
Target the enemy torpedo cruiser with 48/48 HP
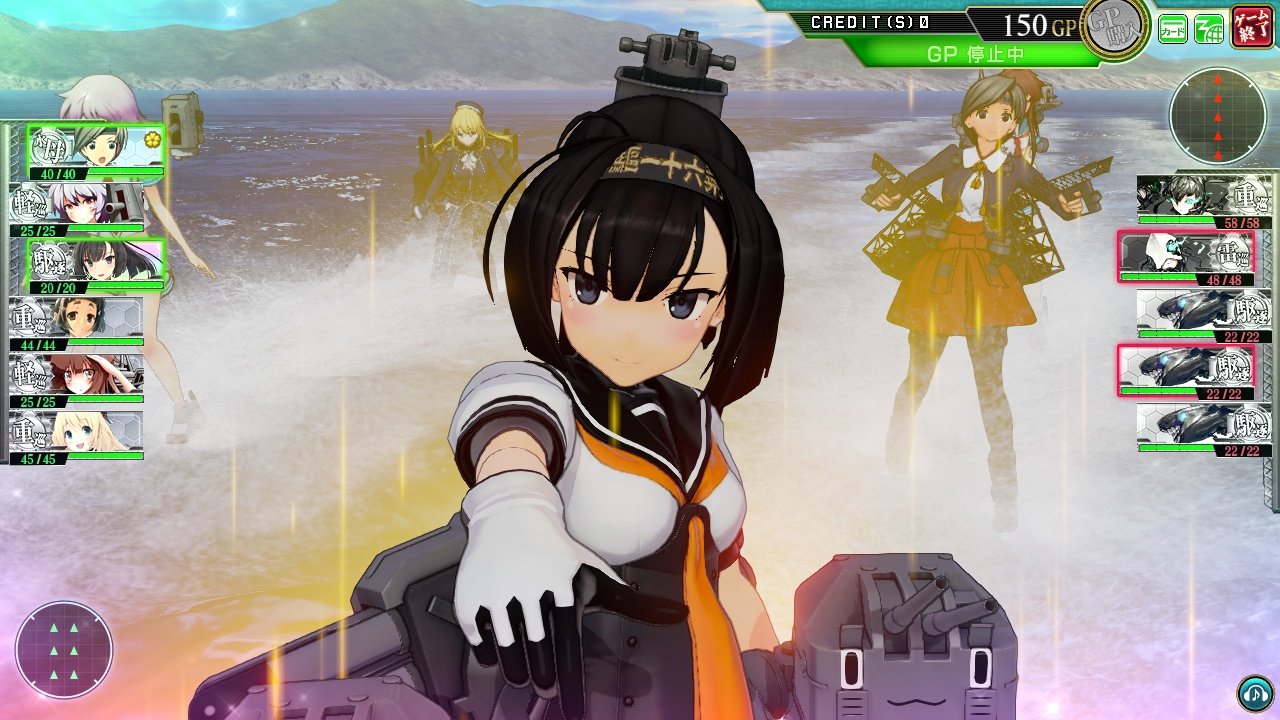pyautogui.click(x=1186, y=257)
